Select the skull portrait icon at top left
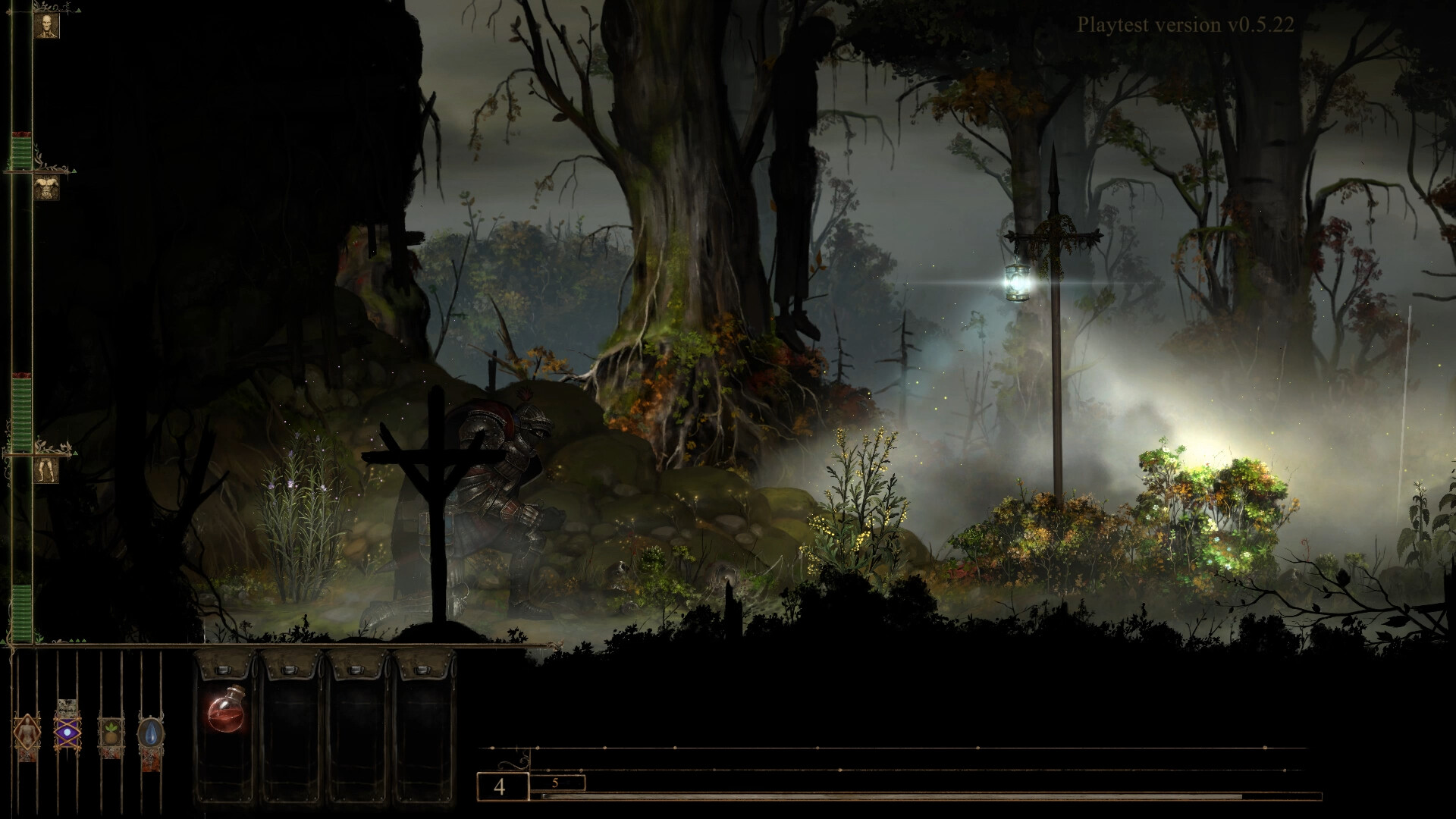This screenshot has width=1456, height=819. [x=47, y=25]
